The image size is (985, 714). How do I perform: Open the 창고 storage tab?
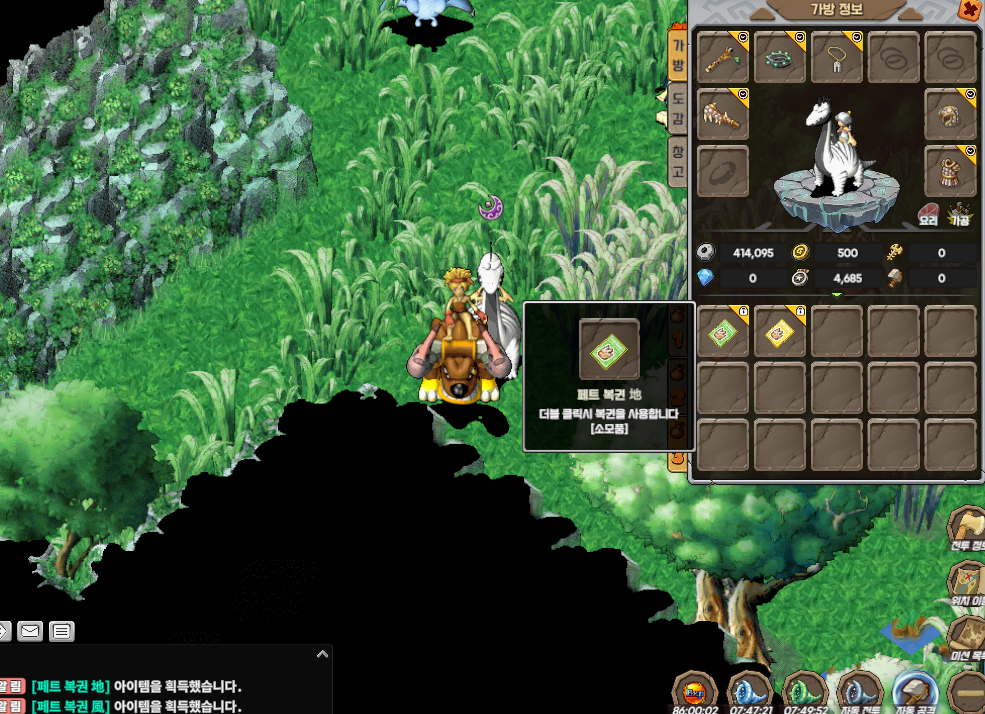coord(677,161)
